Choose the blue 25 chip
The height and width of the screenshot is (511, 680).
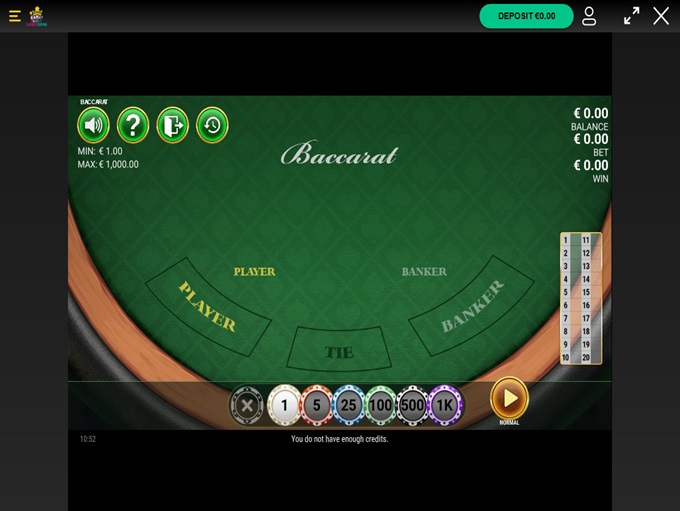(348, 405)
